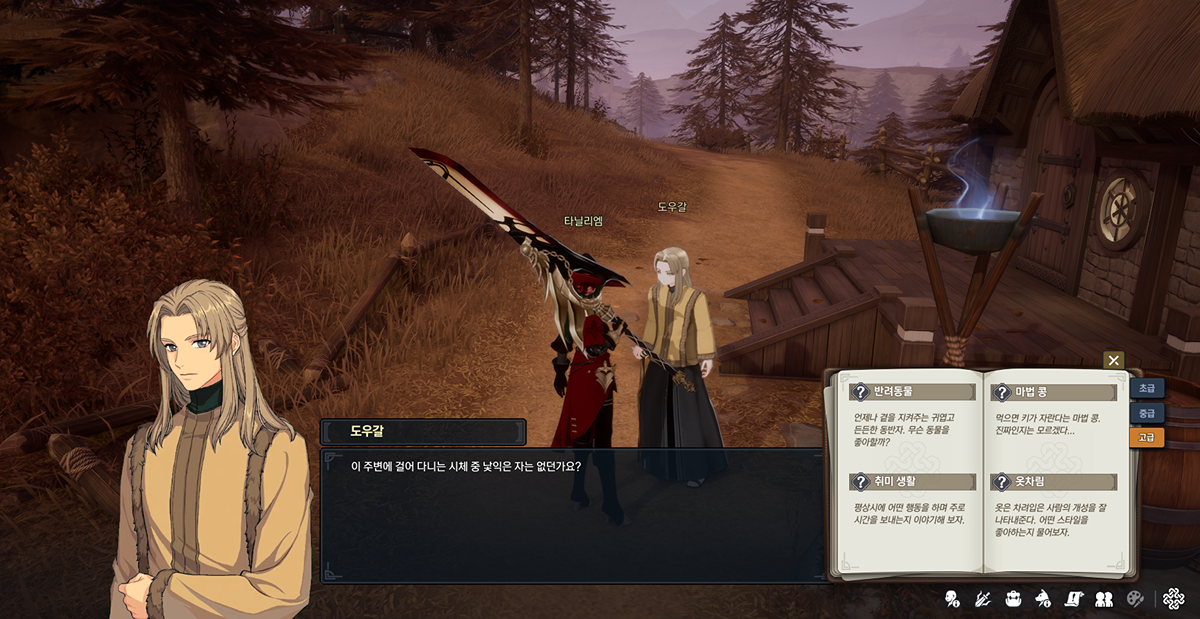Click the sword skills icon
1200x619 pixels.
click(983, 599)
